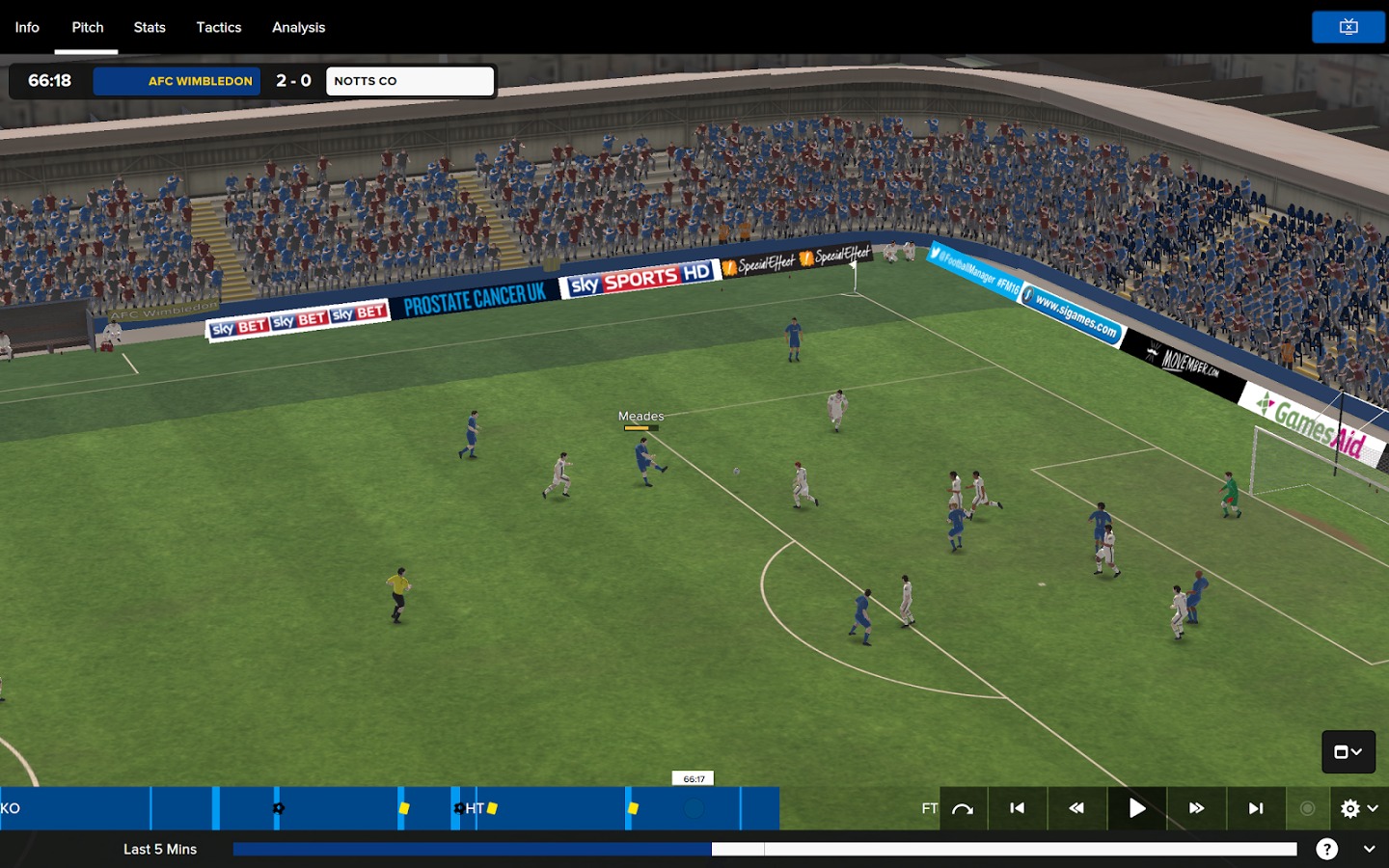Viewport: 1389px width, 868px height.
Task: Fast forward the match highlight
Action: [x=1196, y=808]
